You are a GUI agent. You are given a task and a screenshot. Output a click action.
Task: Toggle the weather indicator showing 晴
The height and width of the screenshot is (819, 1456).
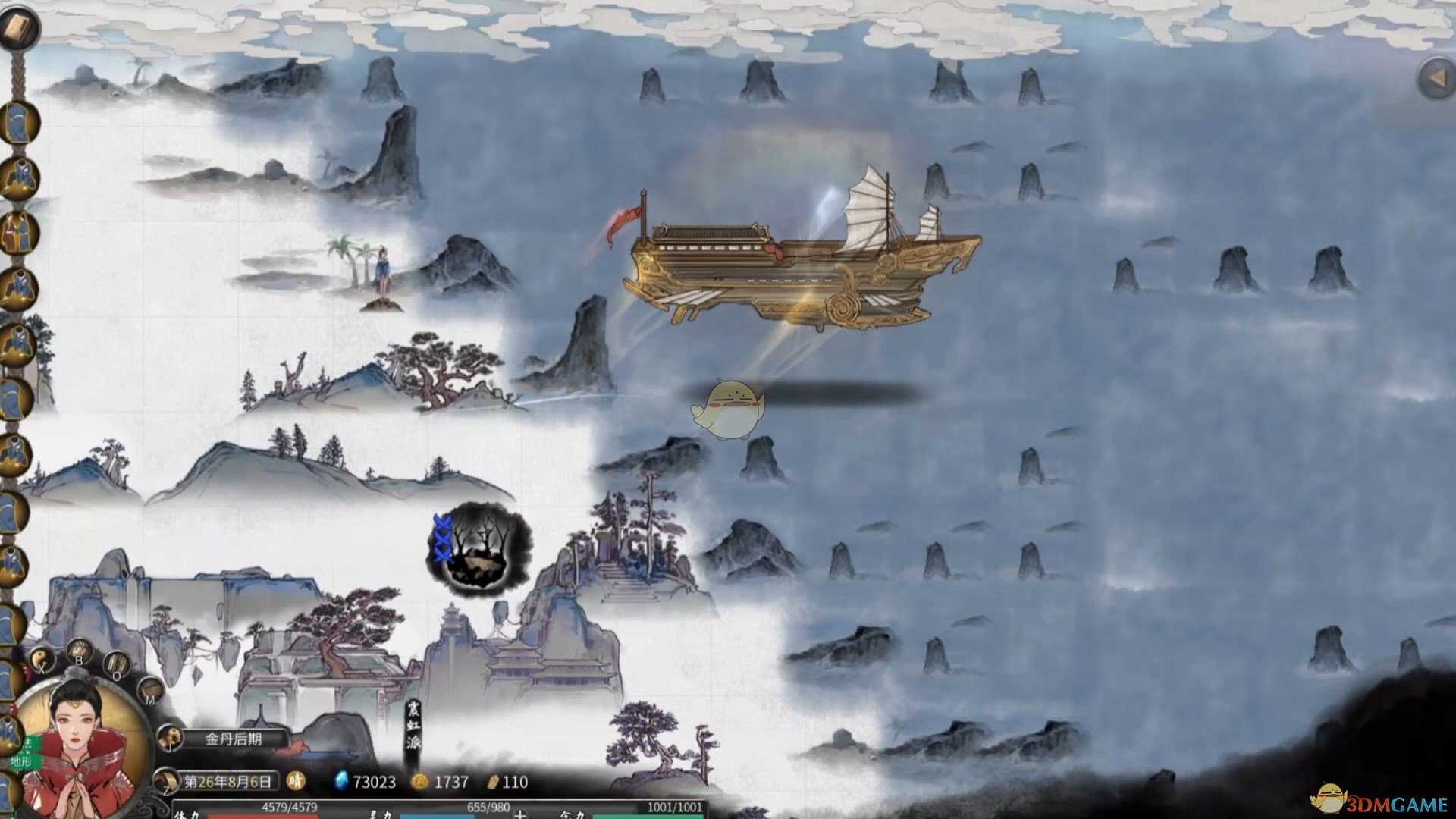click(295, 780)
